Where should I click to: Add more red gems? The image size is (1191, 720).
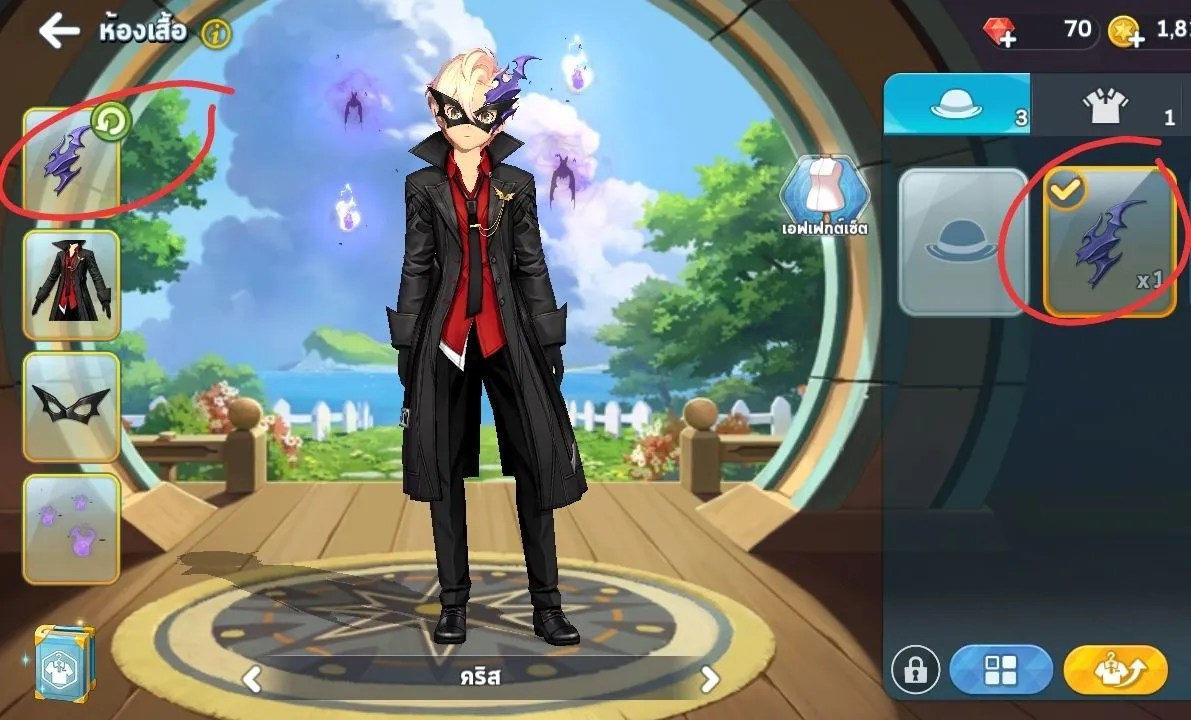click(x=1000, y=33)
